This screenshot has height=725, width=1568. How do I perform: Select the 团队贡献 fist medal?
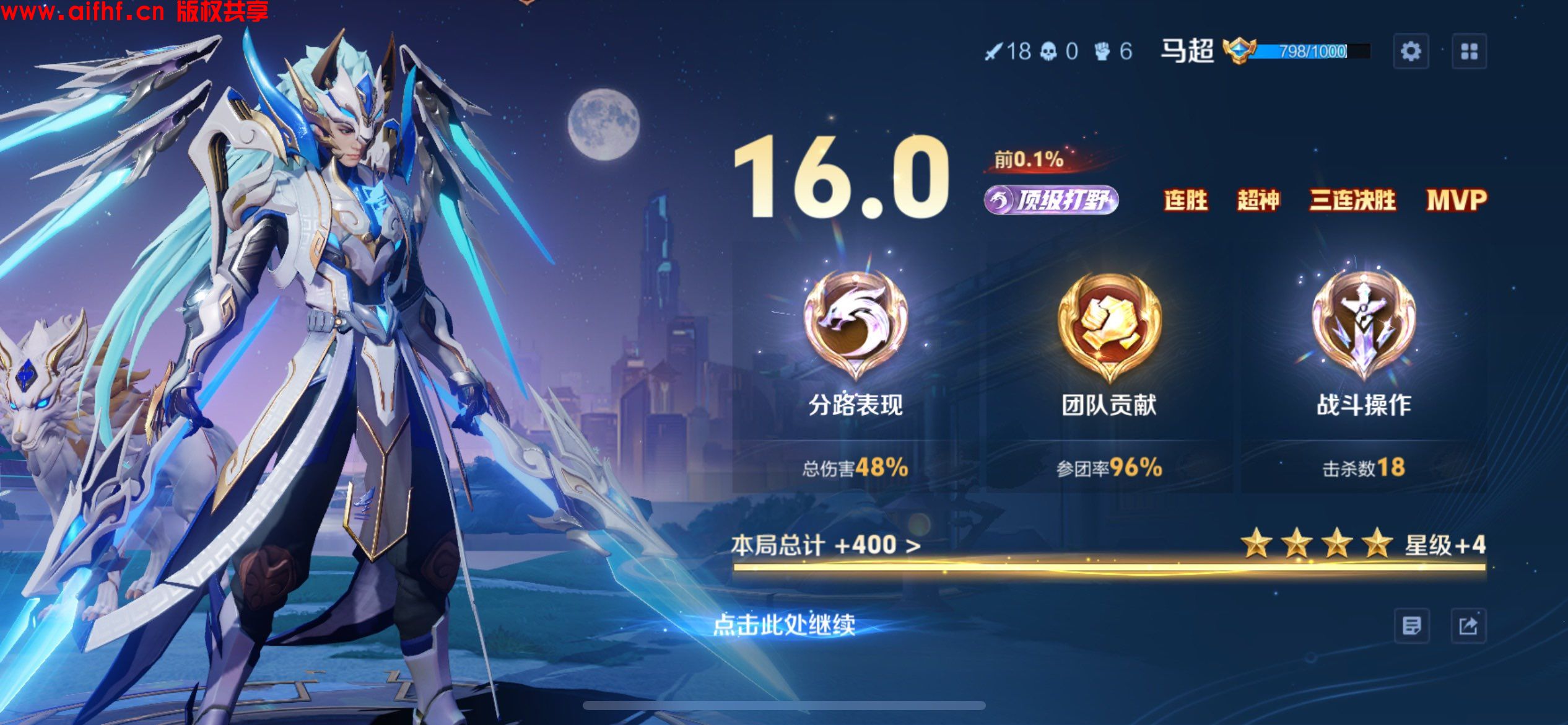[x=1109, y=324]
